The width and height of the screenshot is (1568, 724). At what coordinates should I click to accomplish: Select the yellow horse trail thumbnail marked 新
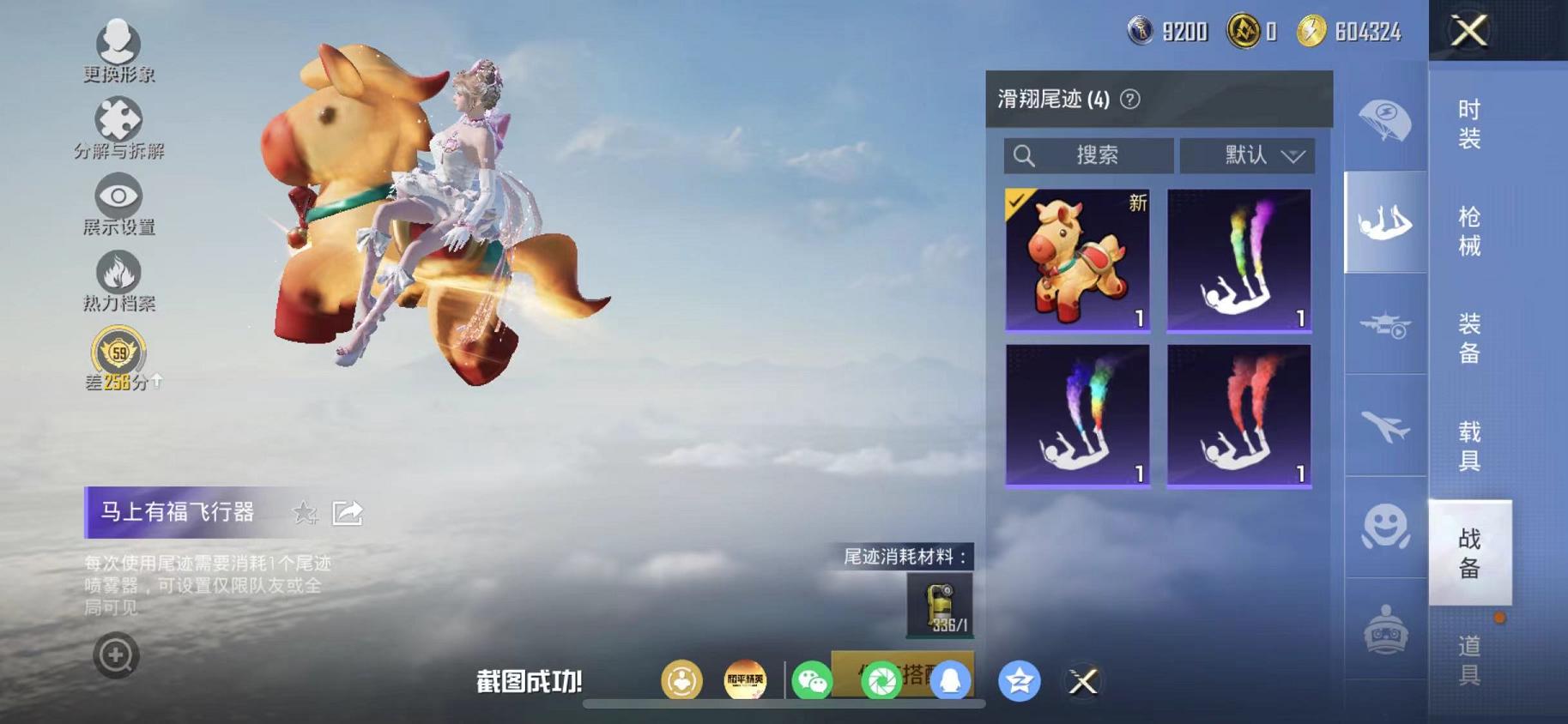pos(1076,257)
